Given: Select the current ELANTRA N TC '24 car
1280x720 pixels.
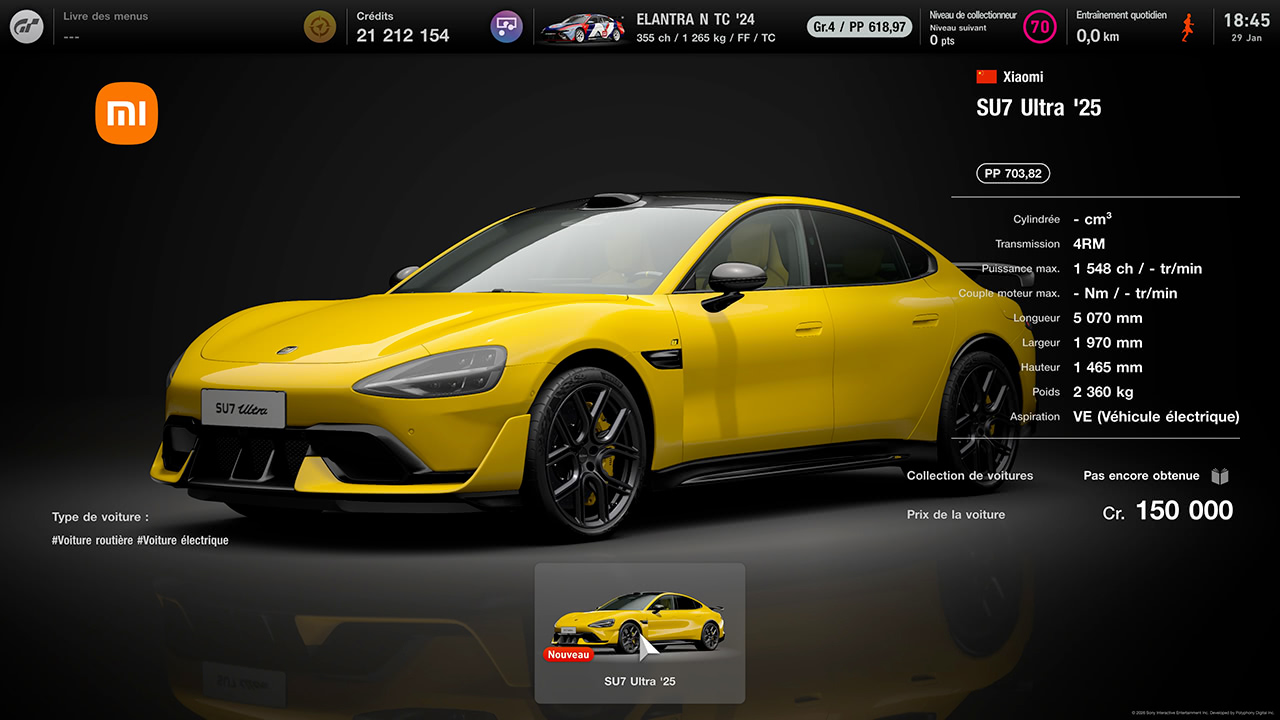Looking at the screenshot, I should (660, 27).
